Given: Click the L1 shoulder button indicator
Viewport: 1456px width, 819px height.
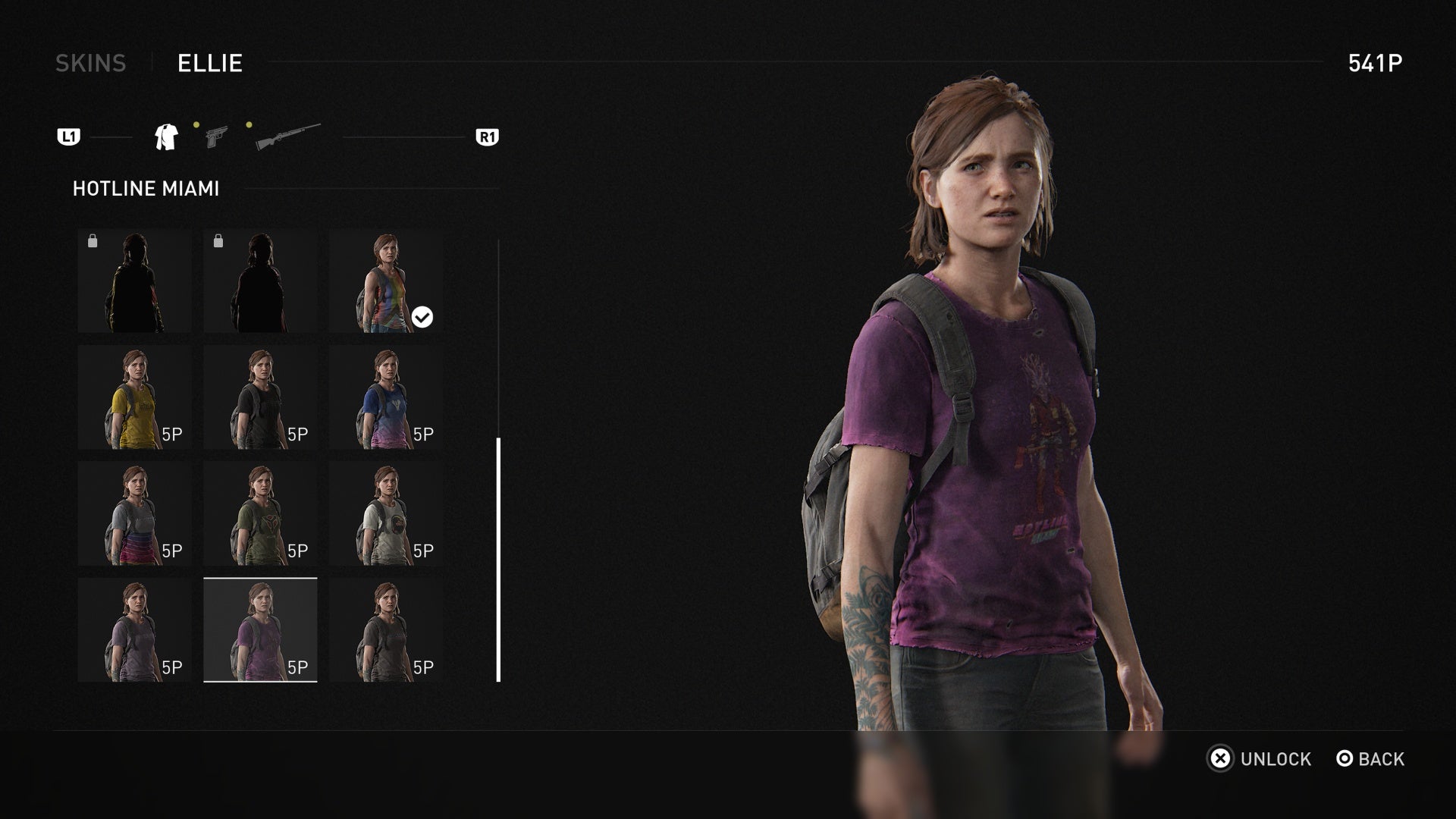Looking at the screenshot, I should [x=68, y=136].
